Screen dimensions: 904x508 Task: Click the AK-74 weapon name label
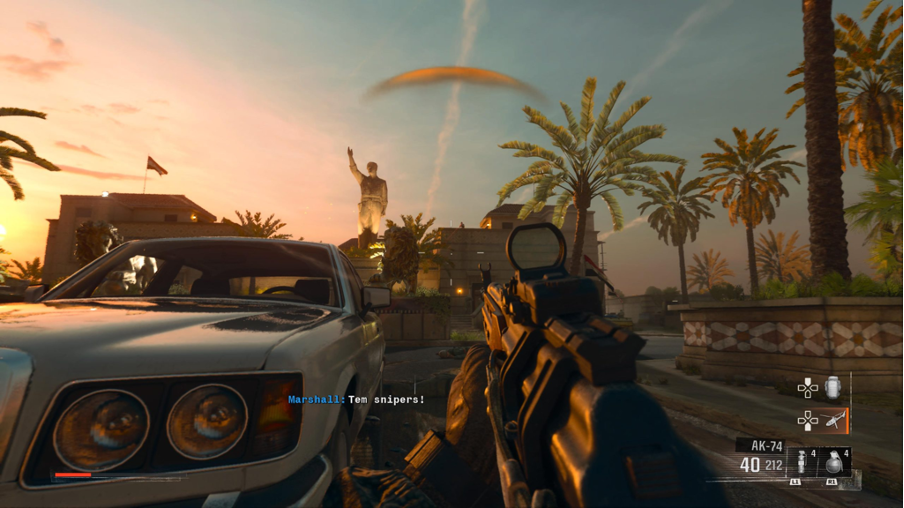(x=760, y=446)
